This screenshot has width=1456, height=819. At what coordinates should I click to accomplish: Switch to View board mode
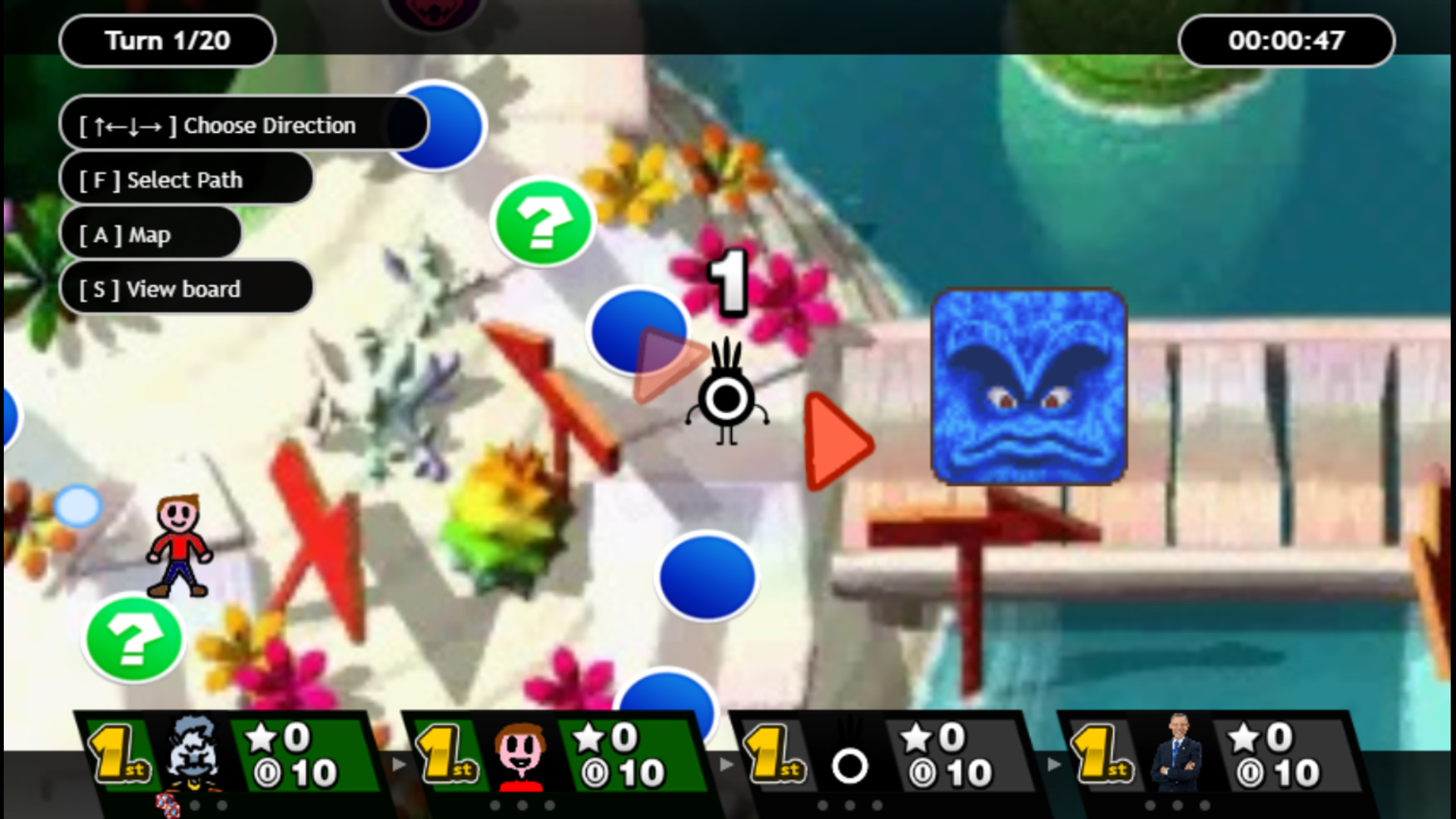click(186, 289)
